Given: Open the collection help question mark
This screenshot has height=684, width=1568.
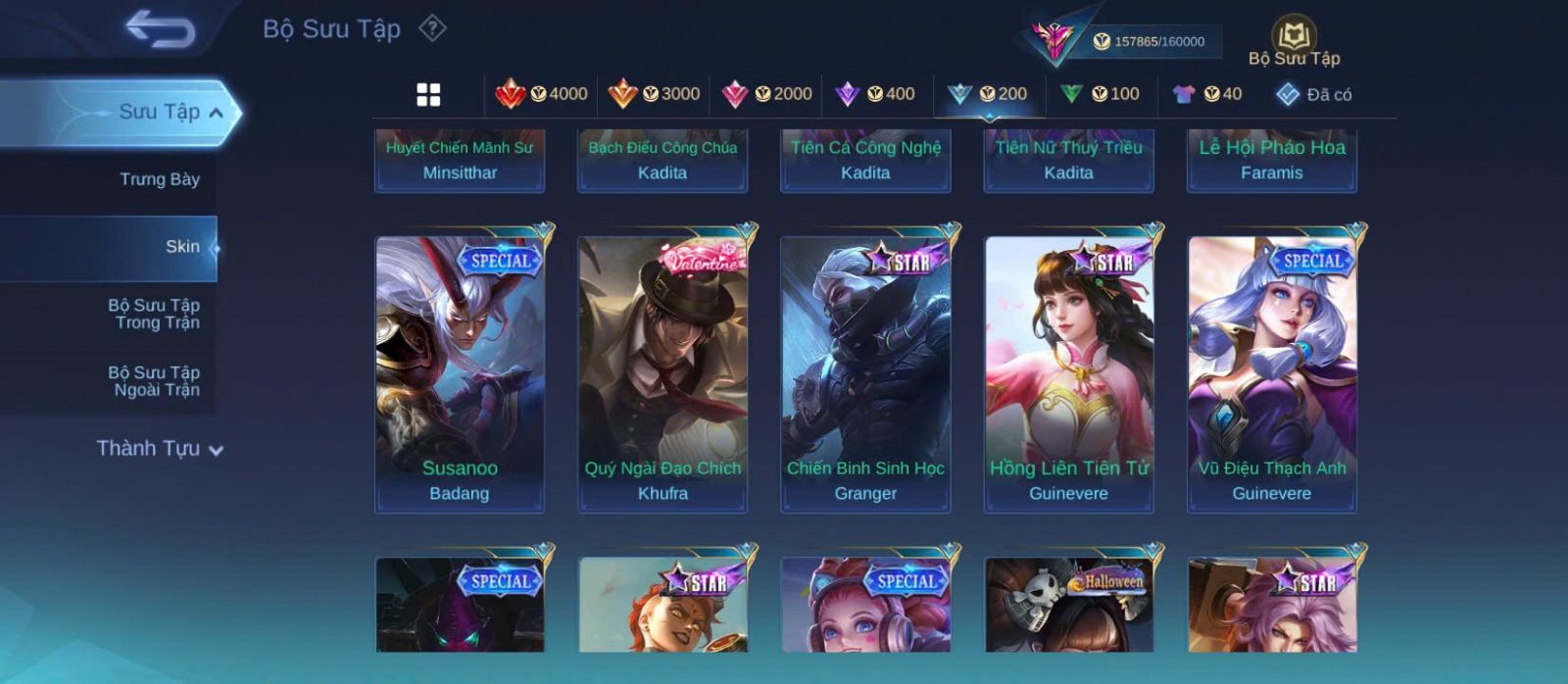Looking at the screenshot, I should [x=432, y=28].
